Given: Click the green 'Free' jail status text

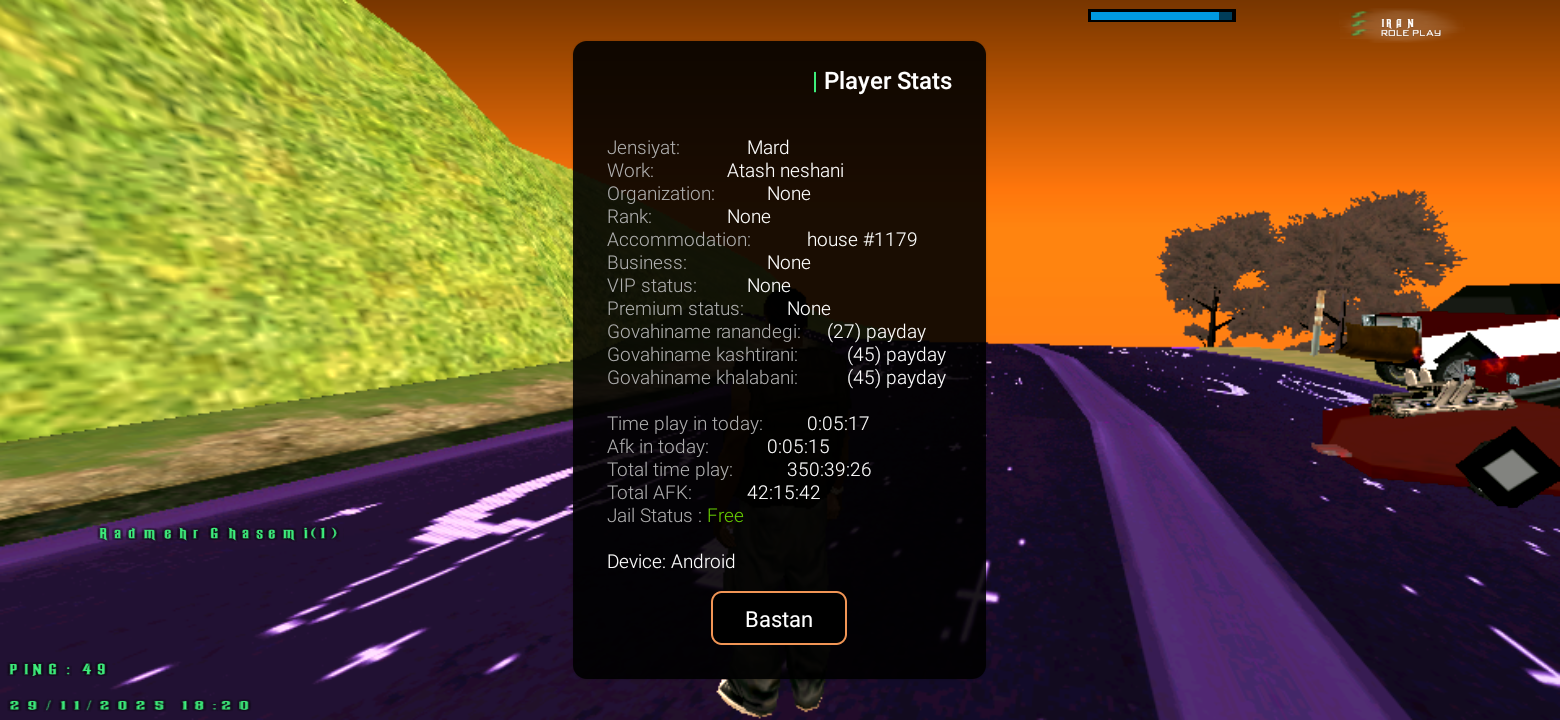Looking at the screenshot, I should point(725,515).
